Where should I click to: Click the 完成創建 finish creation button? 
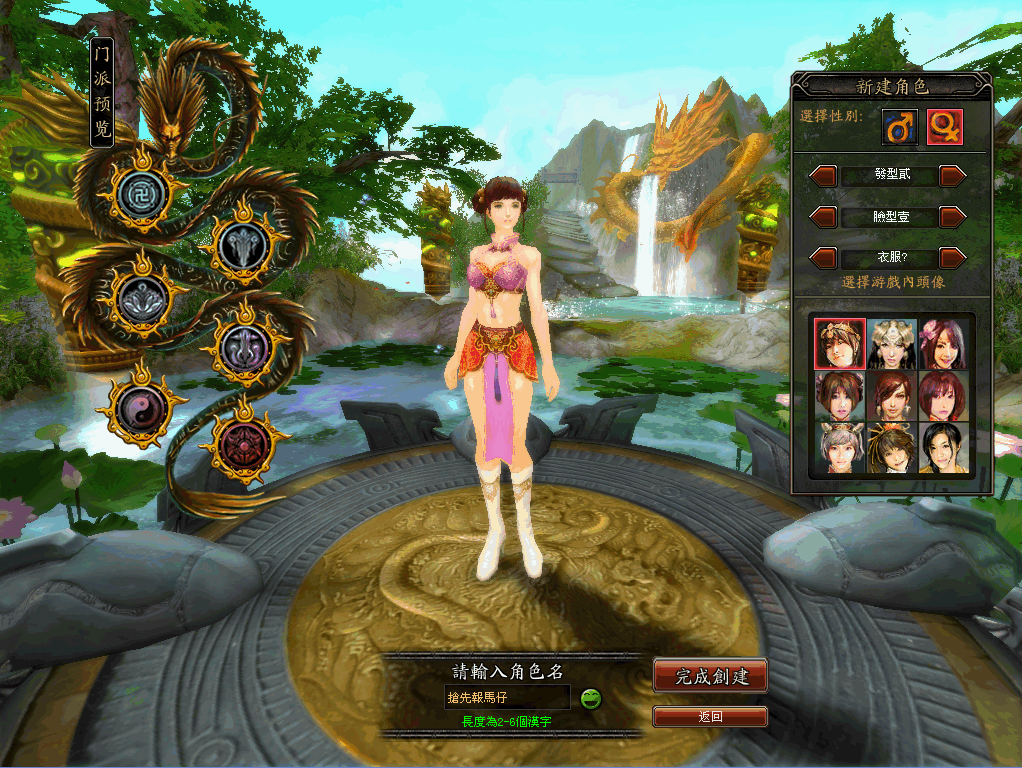tap(711, 677)
